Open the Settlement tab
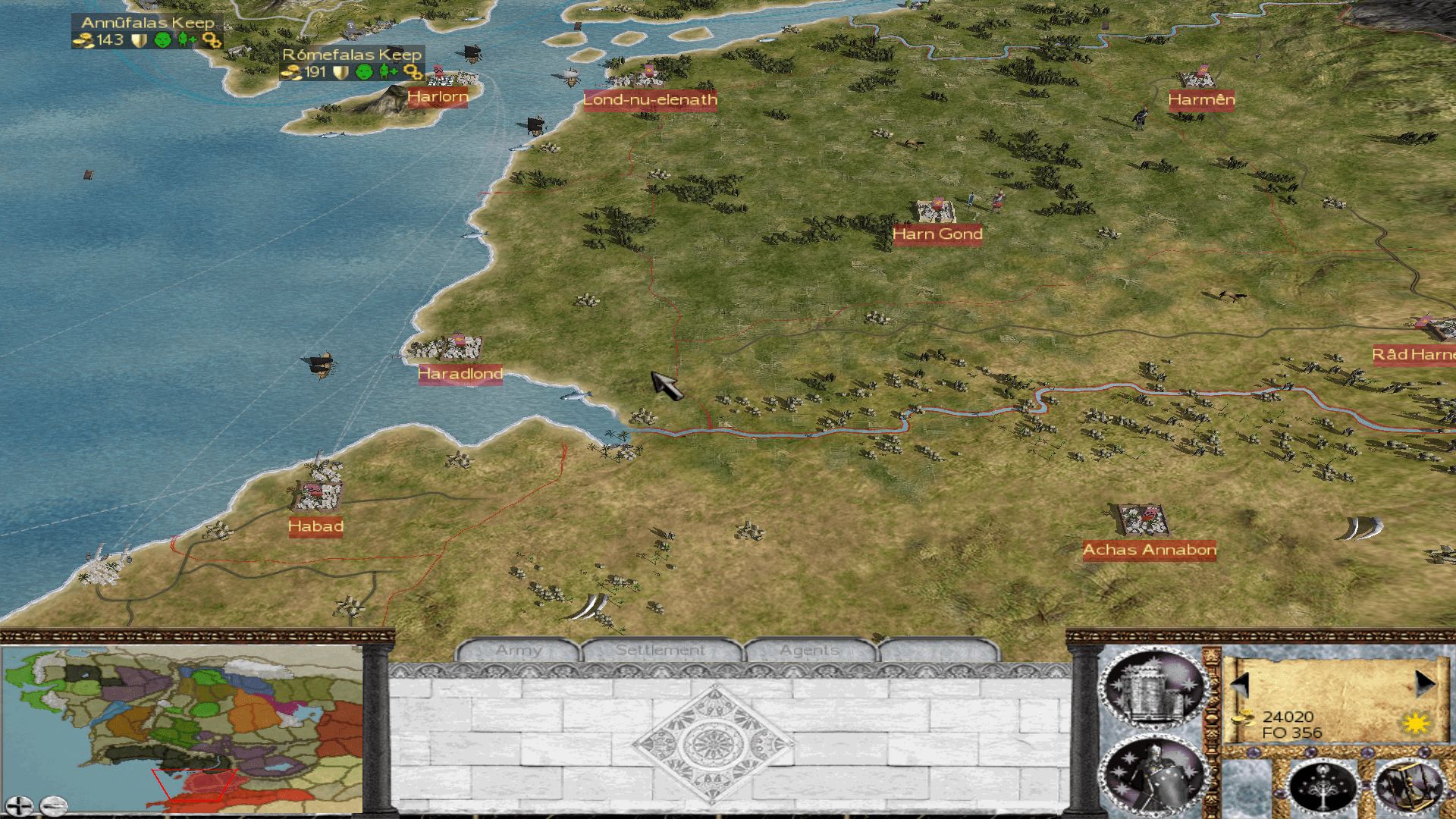 660,651
